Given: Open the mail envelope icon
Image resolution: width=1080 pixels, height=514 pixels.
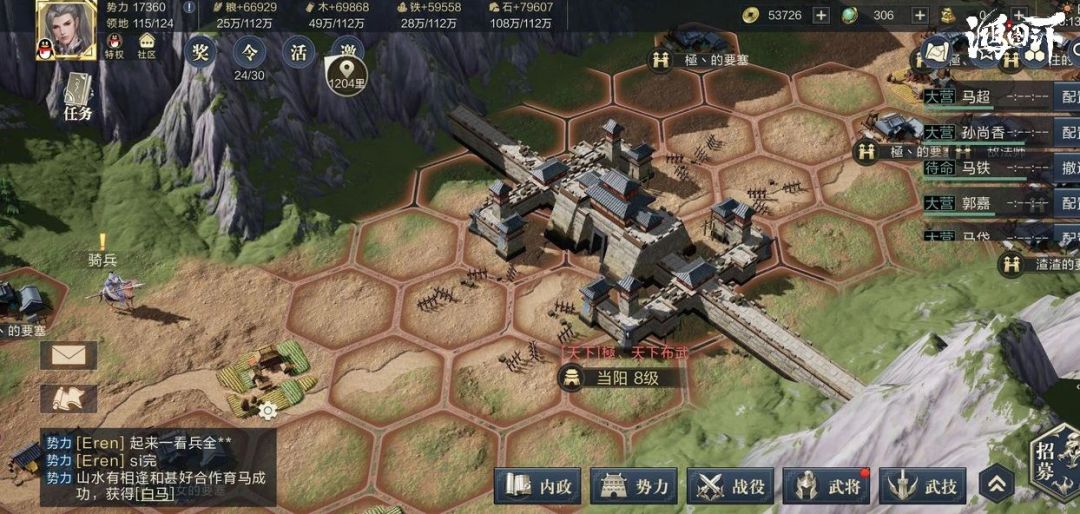Looking at the screenshot, I should (68, 355).
